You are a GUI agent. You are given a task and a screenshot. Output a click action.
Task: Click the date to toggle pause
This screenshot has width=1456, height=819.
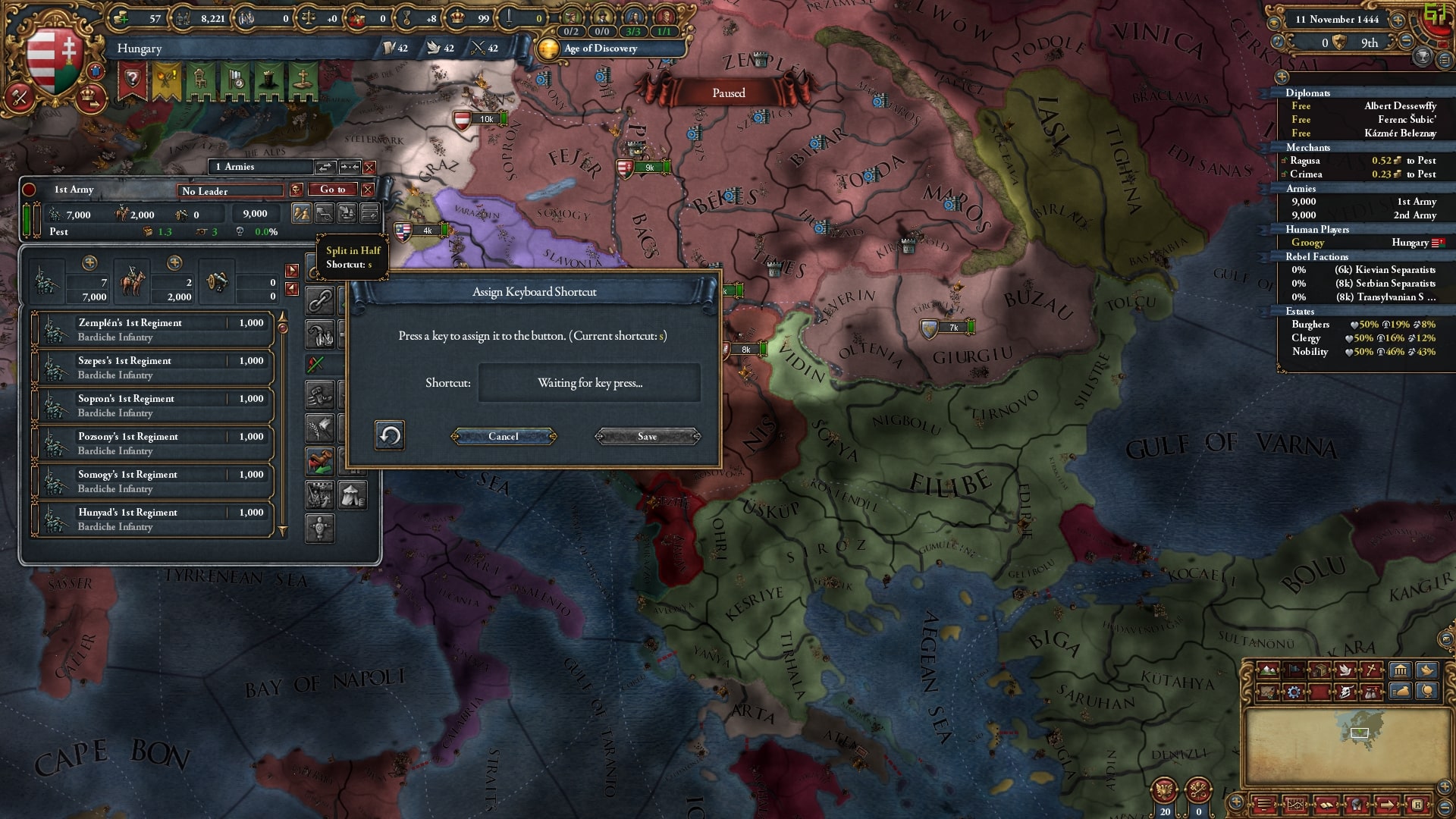coord(1336,20)
